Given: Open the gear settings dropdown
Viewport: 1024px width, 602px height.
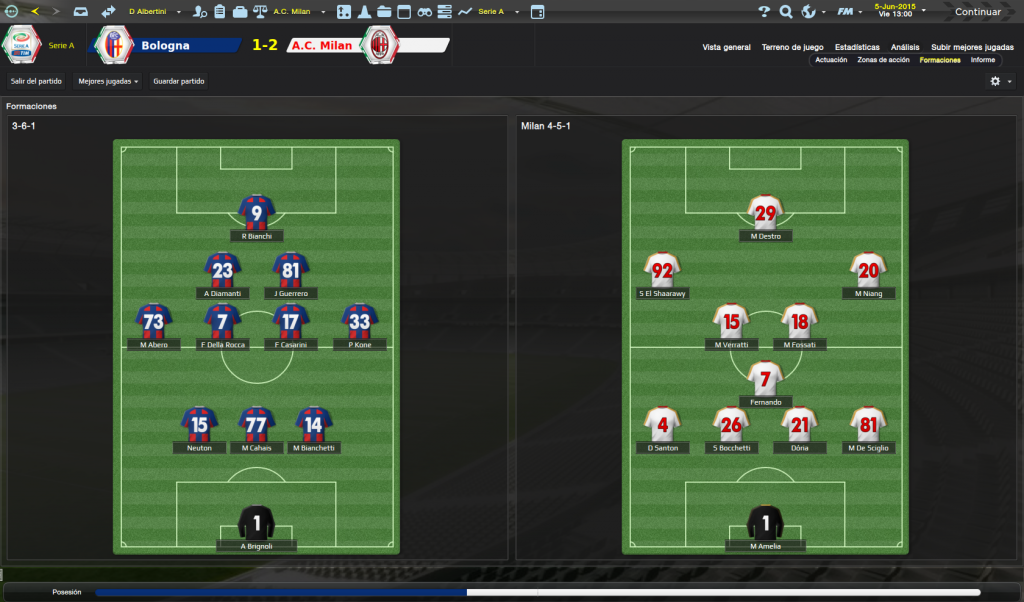Looking at the screenshot, I should coord(1000,81).
